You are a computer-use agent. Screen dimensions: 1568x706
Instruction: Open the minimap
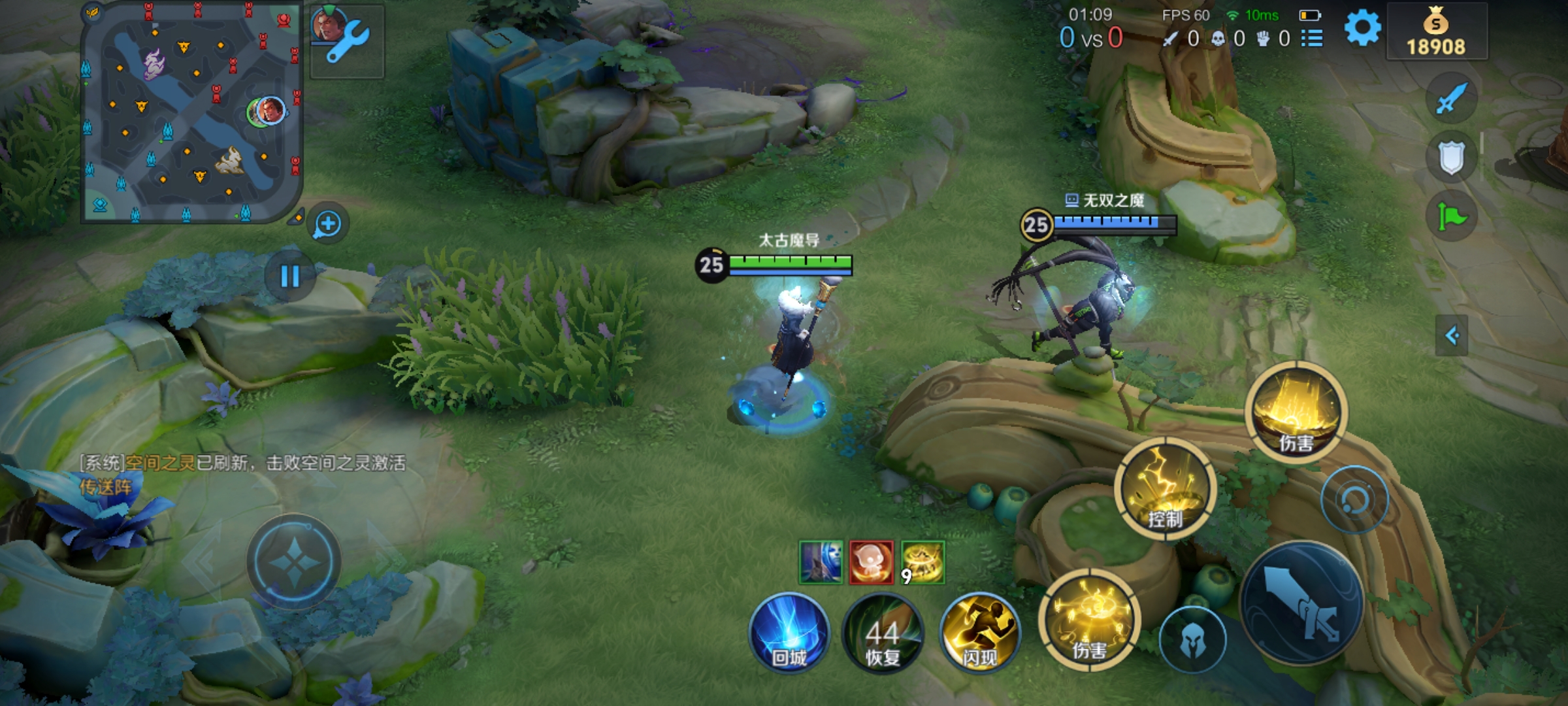click(190, 112)
